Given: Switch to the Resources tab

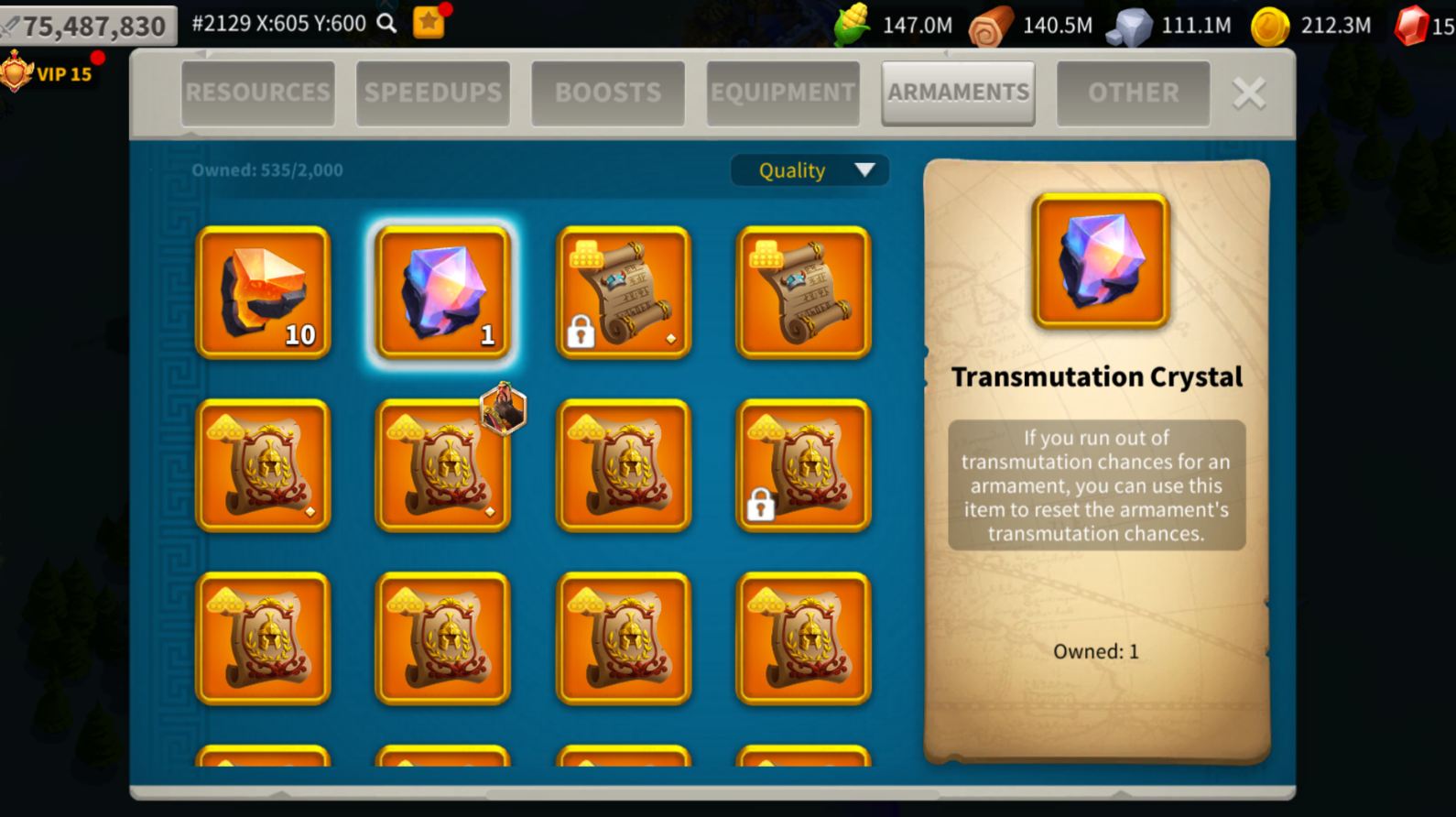Looking at the screenshot, I should tap(257, 92).
